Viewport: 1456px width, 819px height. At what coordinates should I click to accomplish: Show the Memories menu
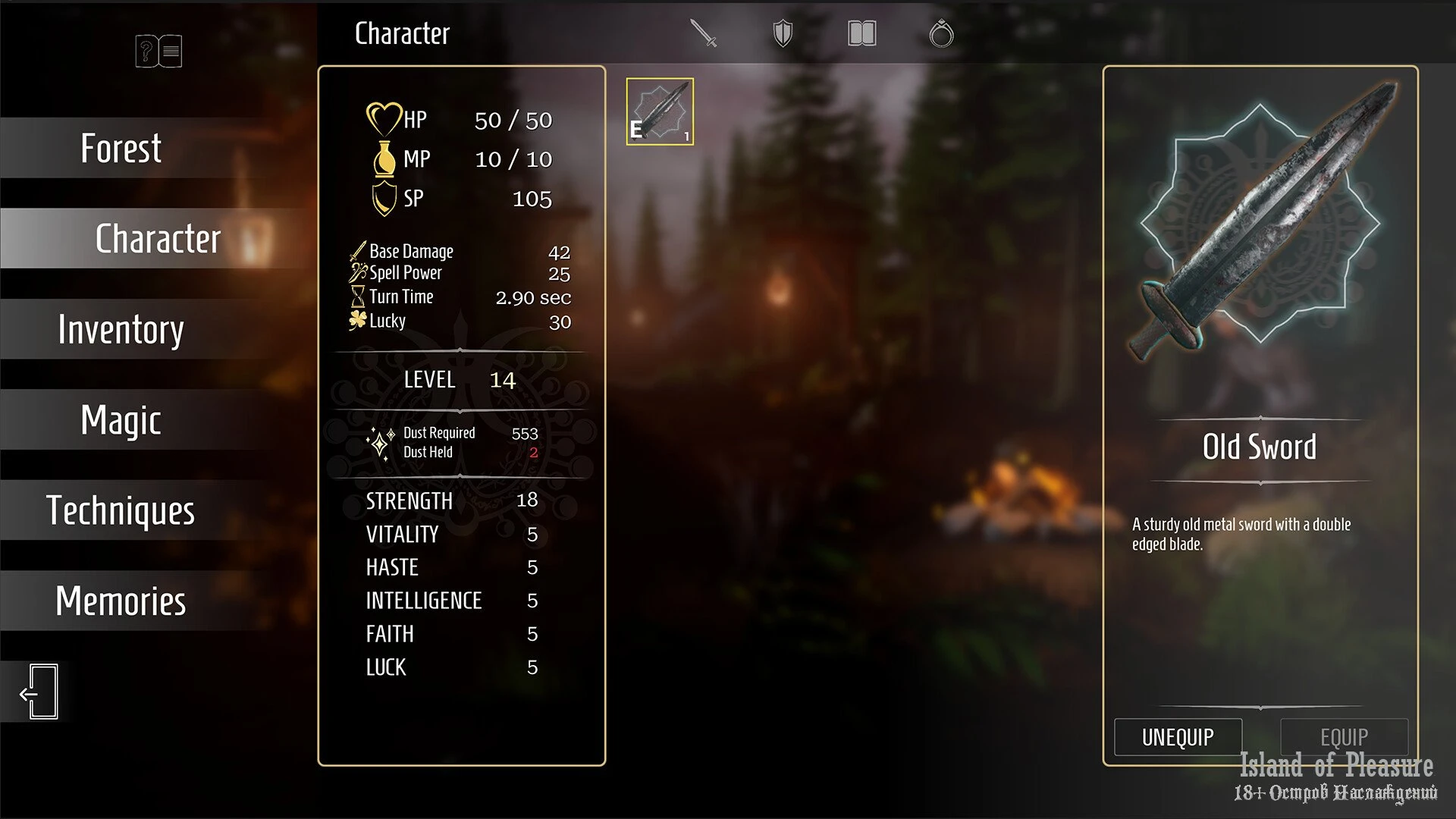point(121,601)
